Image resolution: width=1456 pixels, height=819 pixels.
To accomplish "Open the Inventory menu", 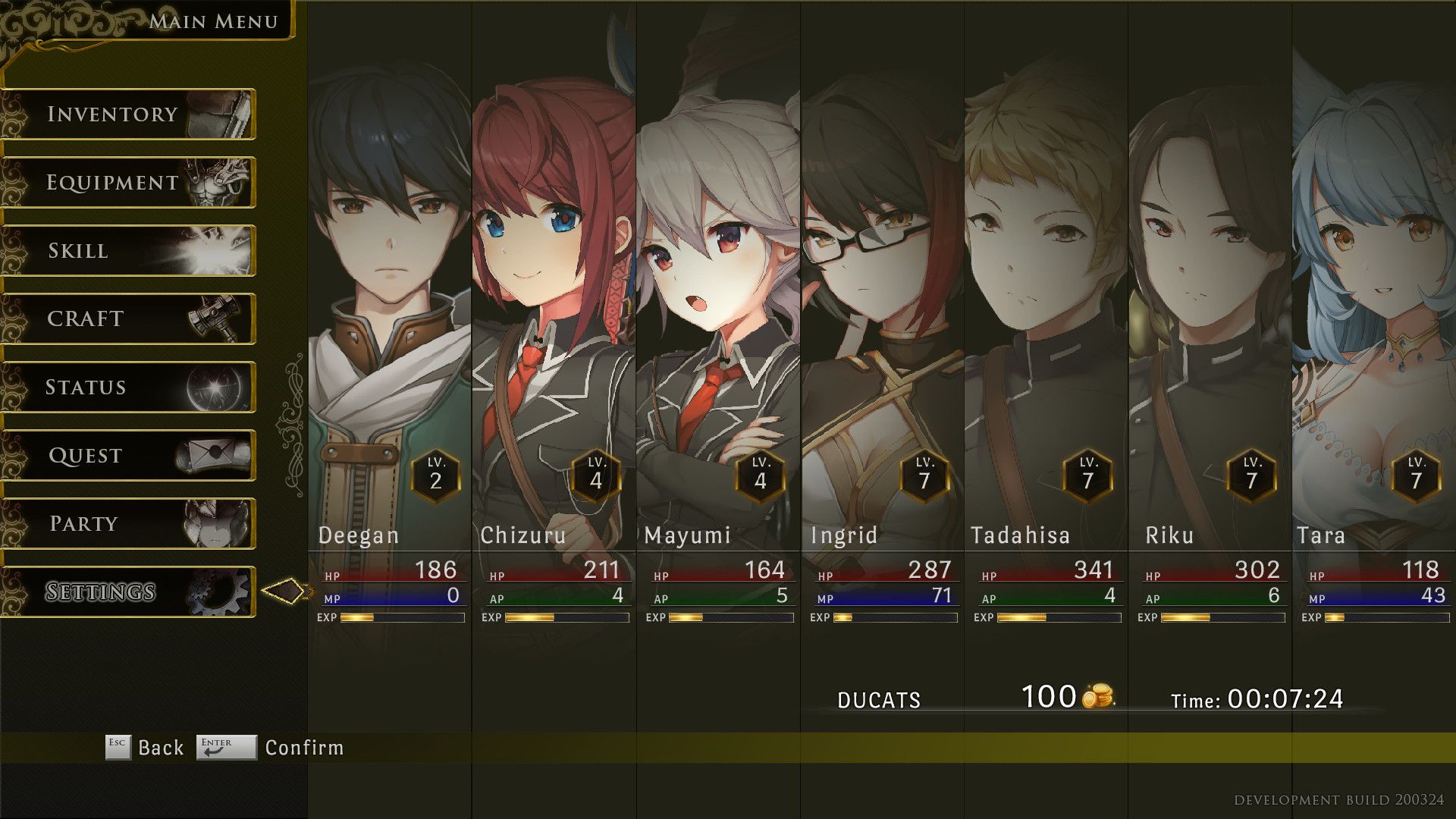I will pos(129,115).
